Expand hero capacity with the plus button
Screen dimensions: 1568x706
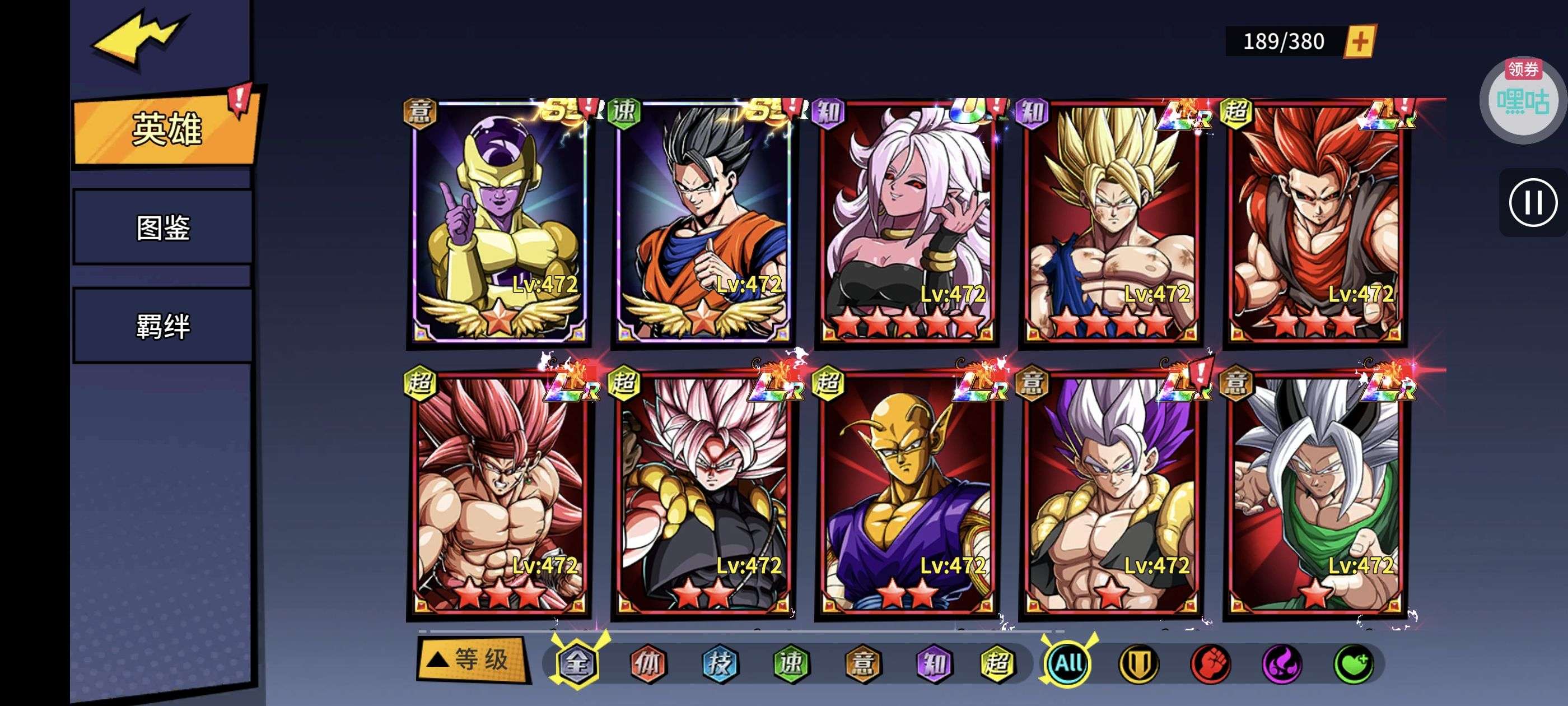(1359, 41)
